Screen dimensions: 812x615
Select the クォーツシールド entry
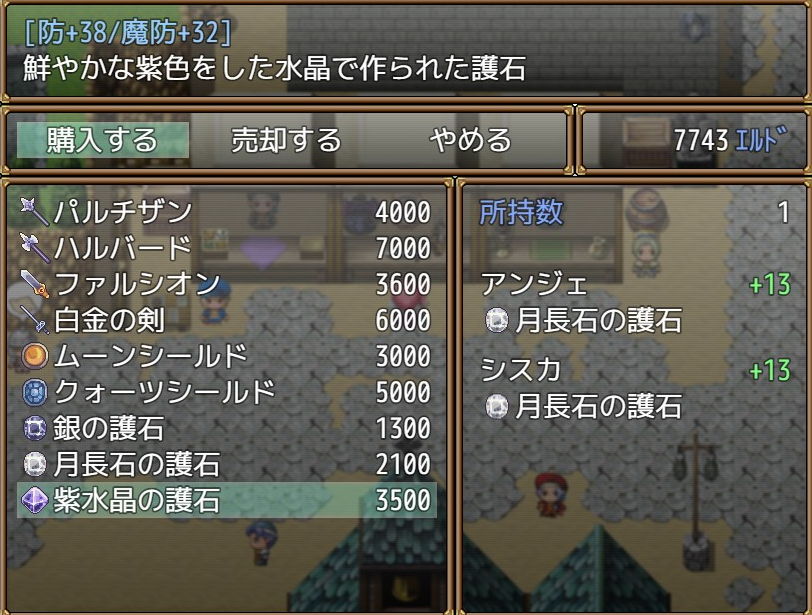click(x=226, y=392)
